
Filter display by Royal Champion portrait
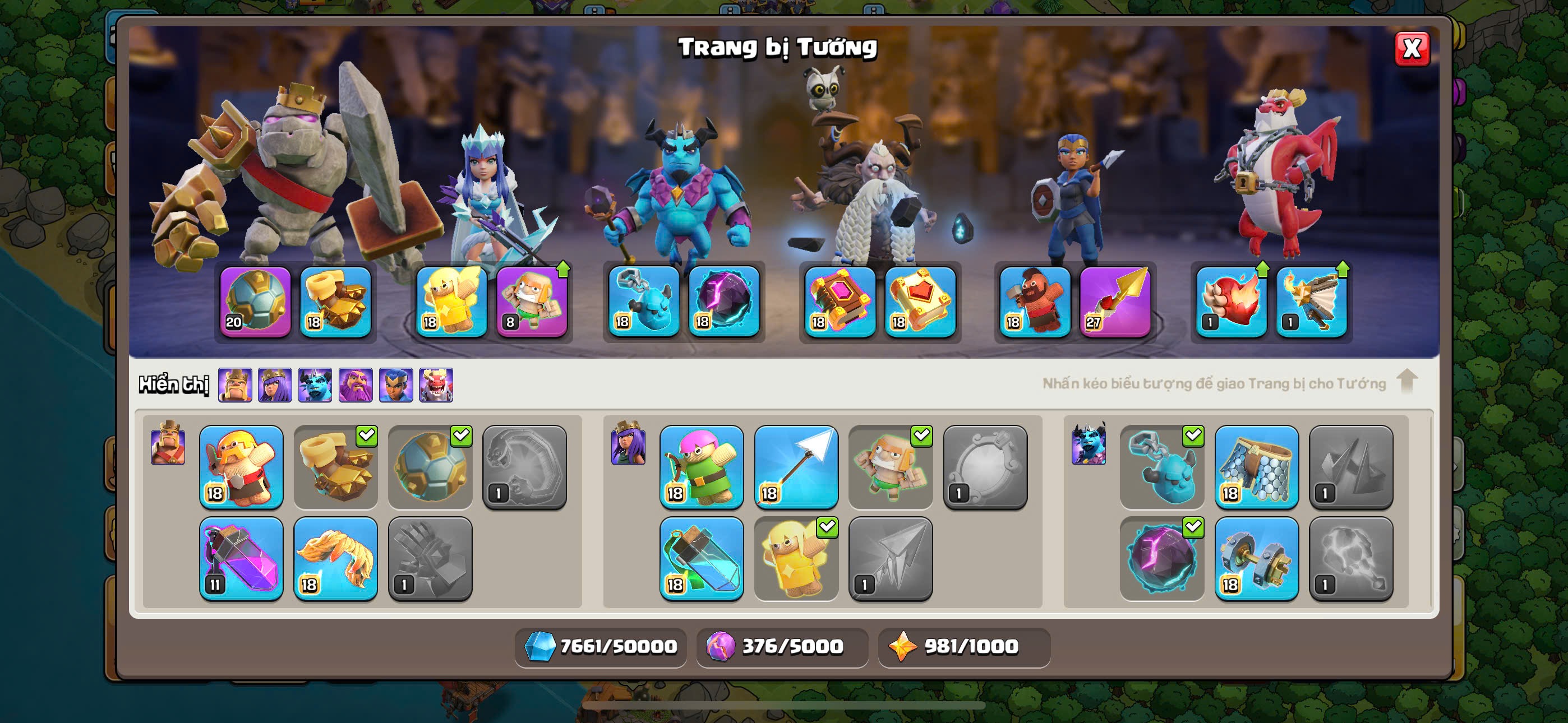click(396, 384)
